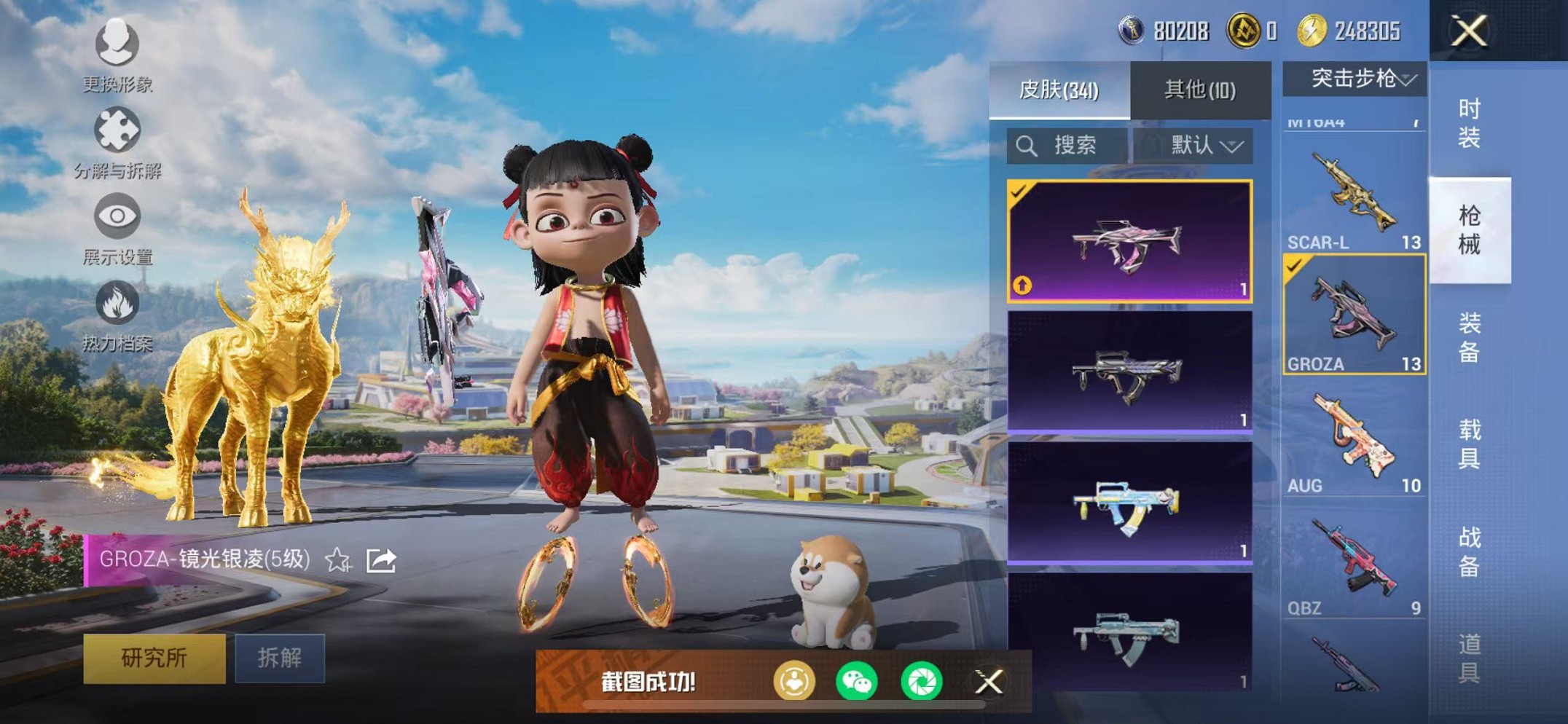This screenshot has height=724, width=1568.
Task: Close the inventory screen with the top X
Action: coord(1468,31)
